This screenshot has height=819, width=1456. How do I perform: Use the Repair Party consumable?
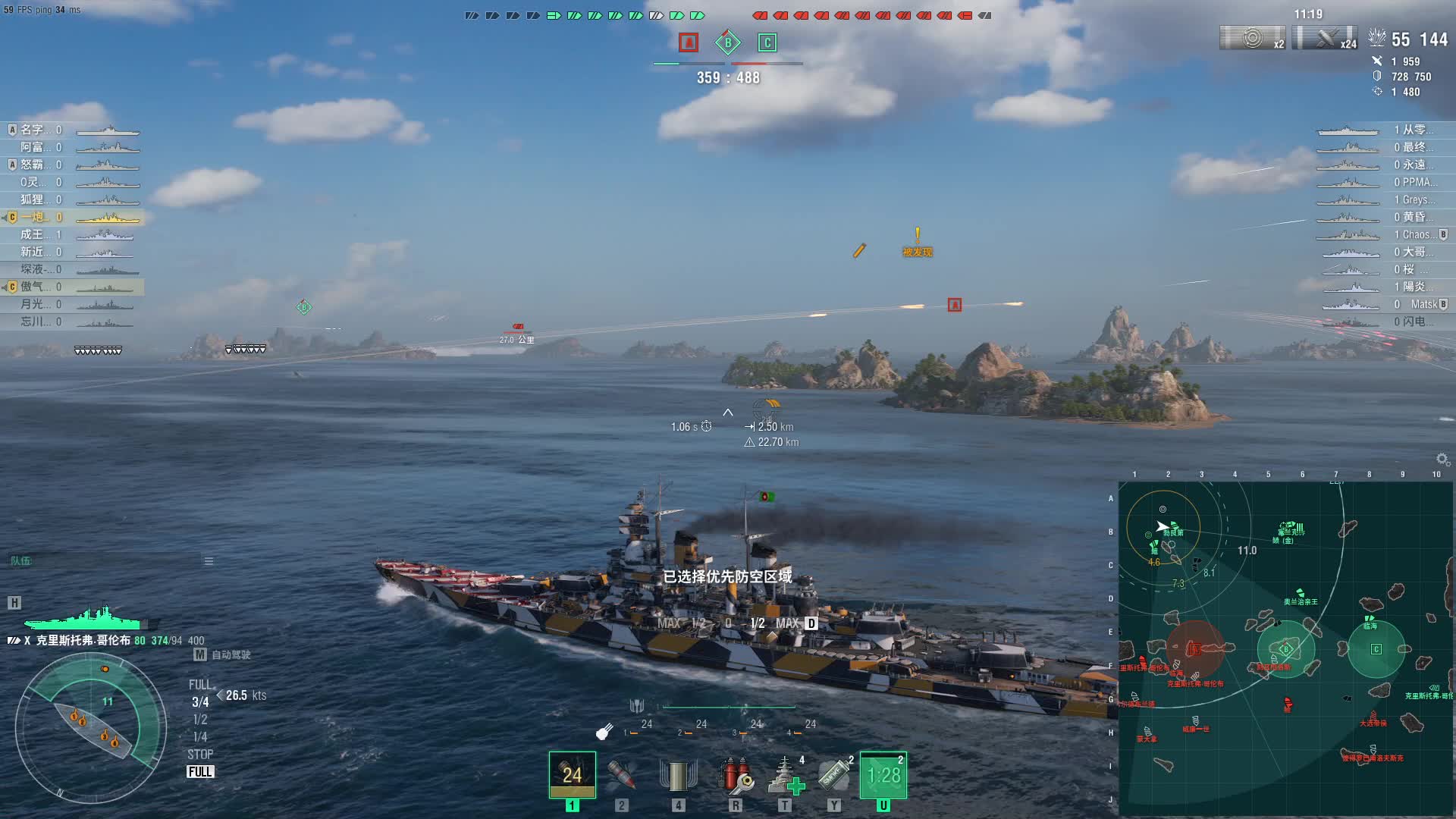click(x=786, y=775)
